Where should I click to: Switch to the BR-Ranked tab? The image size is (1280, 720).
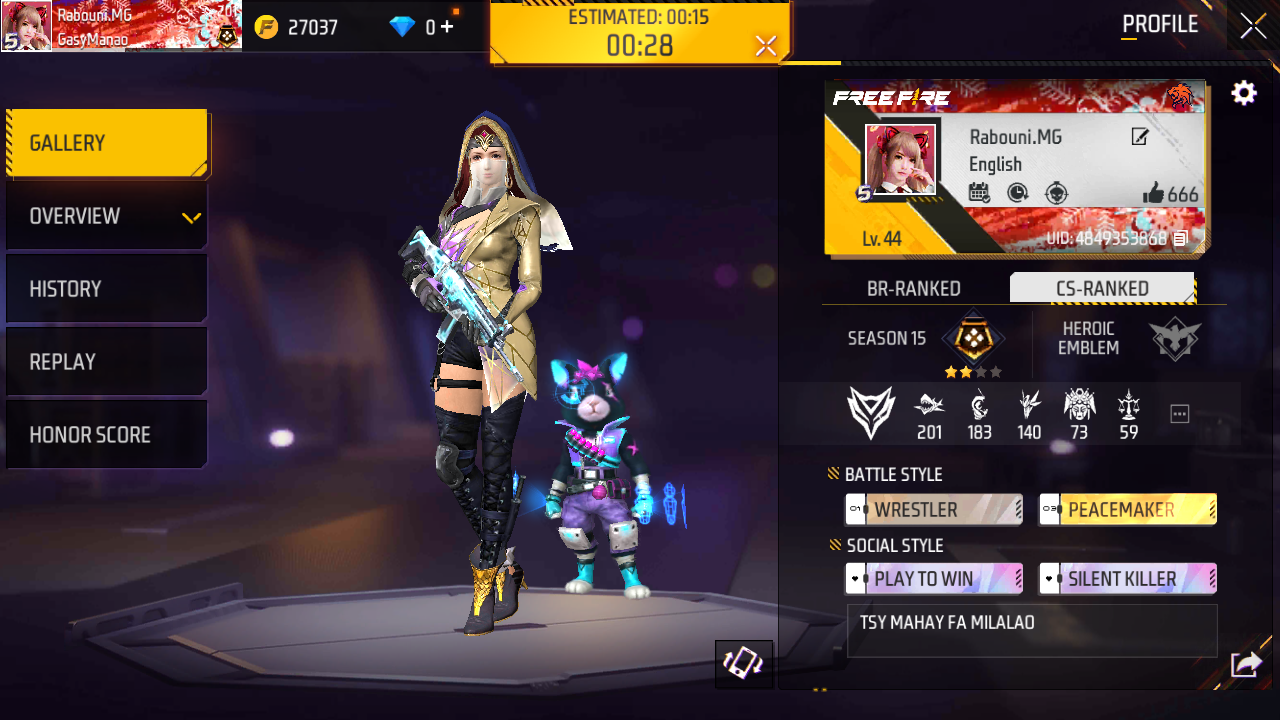pos(913,289)
